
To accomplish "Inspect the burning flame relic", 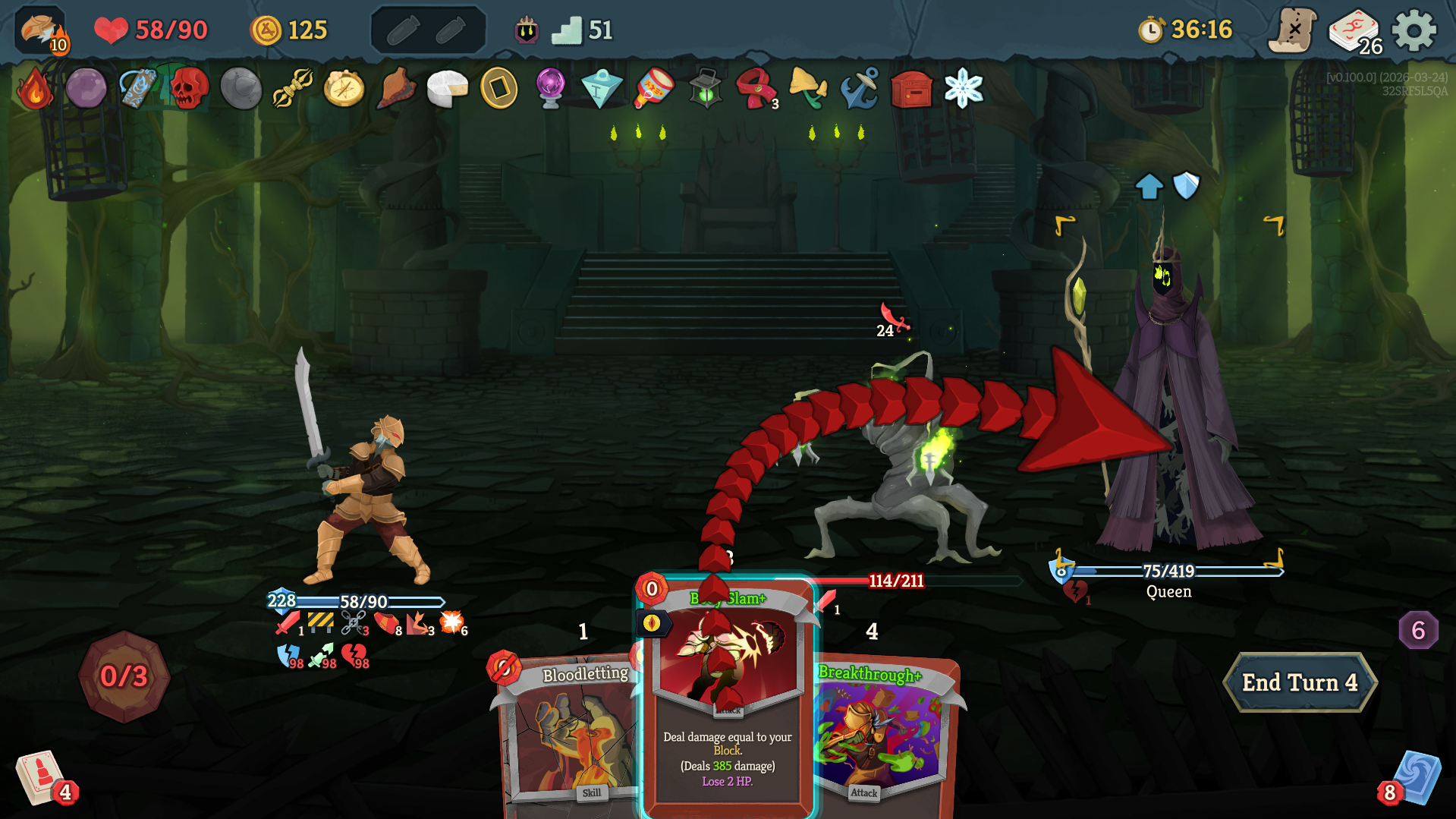I will [34, 89].
